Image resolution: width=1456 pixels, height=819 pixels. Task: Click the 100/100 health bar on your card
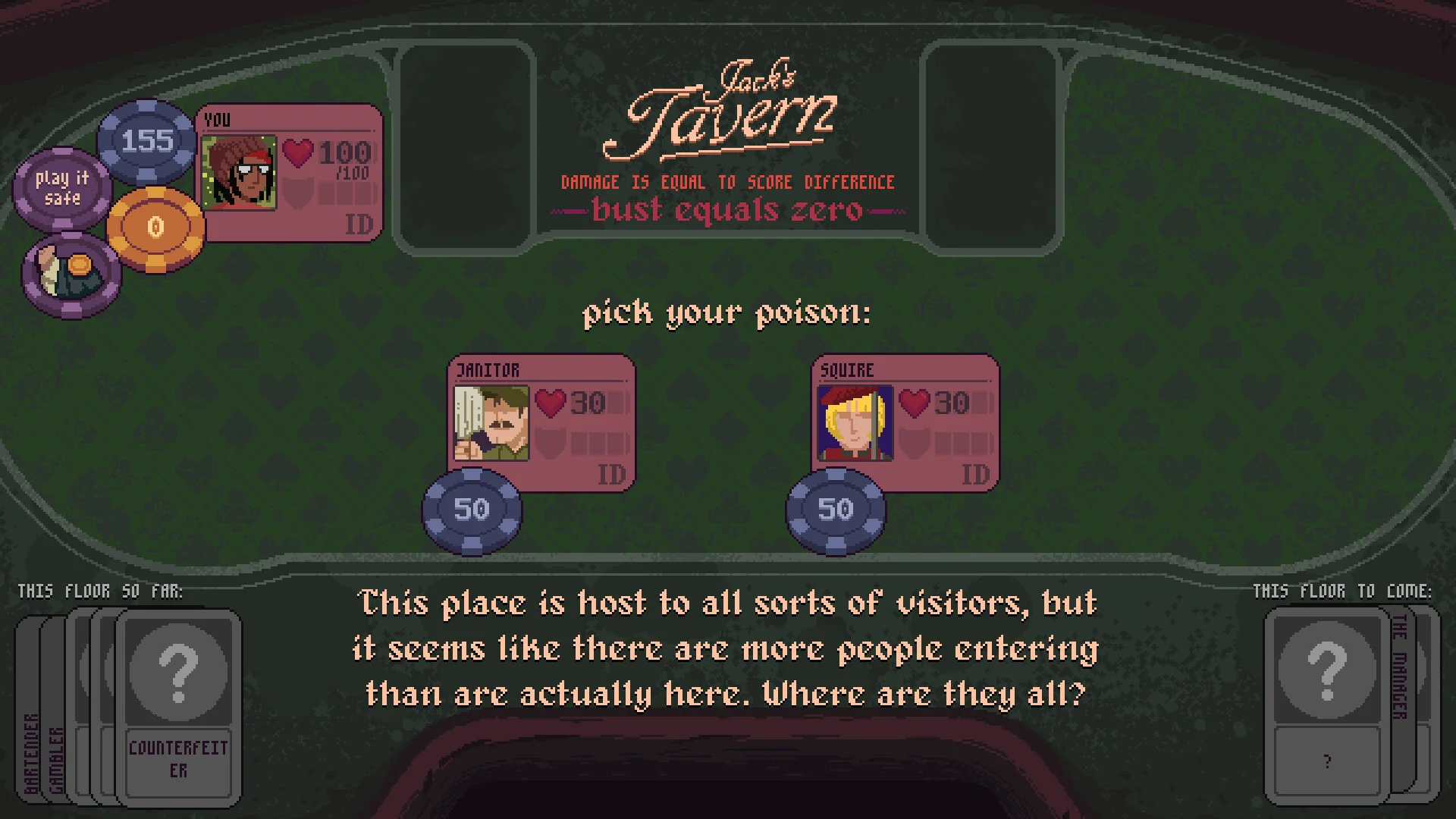tap(345, 155)
